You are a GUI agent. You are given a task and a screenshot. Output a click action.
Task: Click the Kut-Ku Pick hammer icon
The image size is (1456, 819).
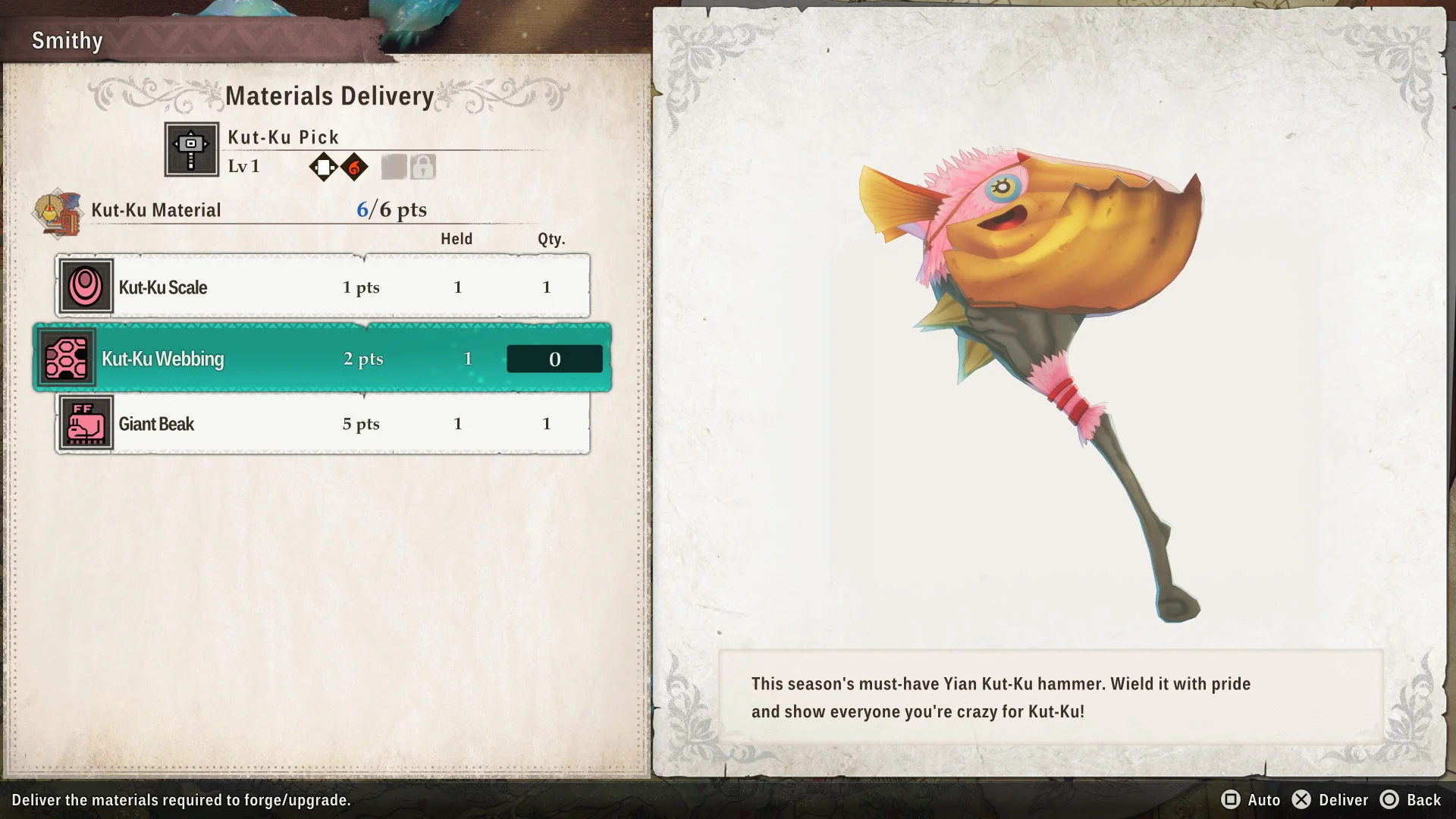[192, 149]
